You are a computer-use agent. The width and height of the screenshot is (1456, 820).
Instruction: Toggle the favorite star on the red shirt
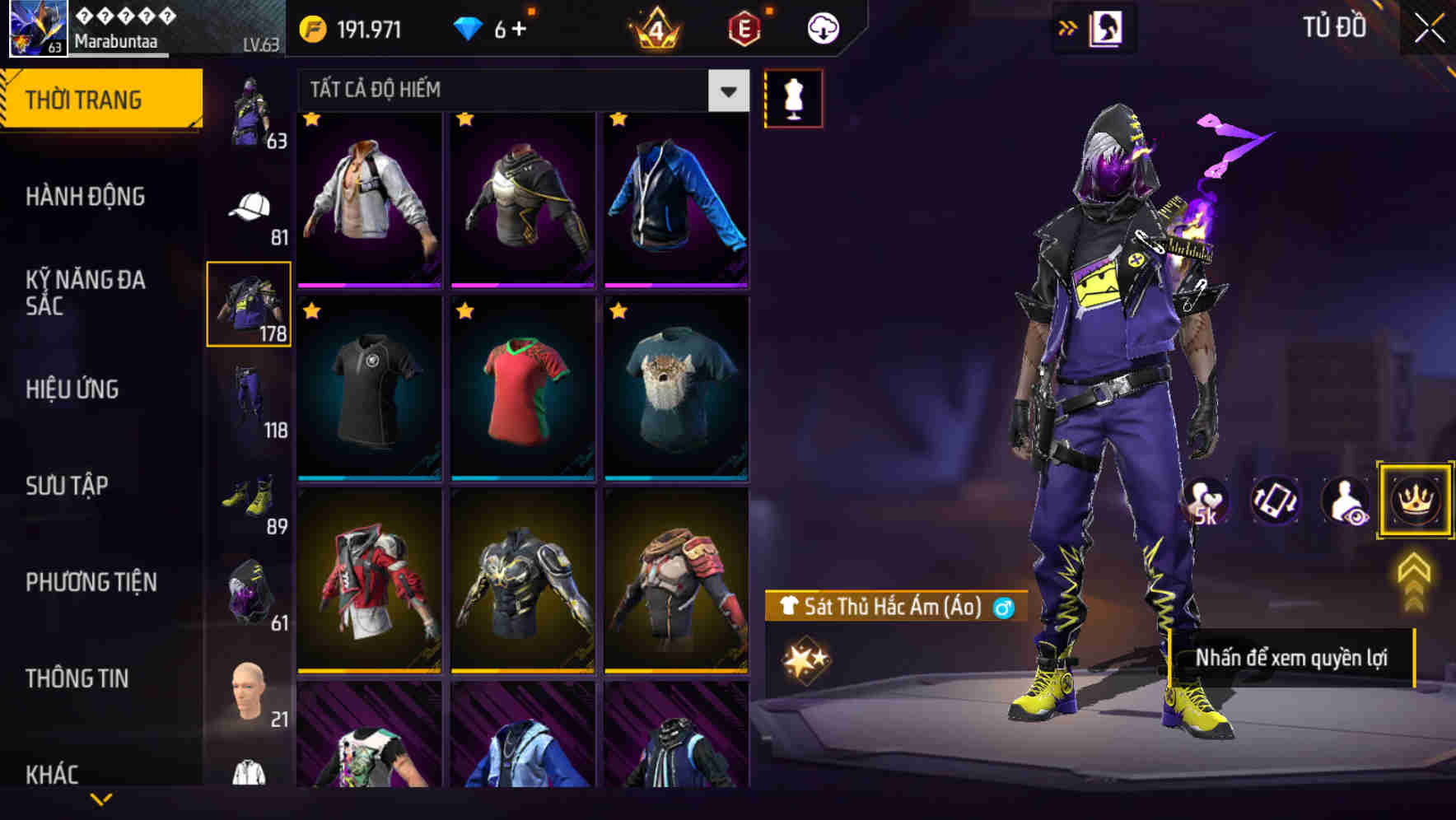[x=464, y=311]
